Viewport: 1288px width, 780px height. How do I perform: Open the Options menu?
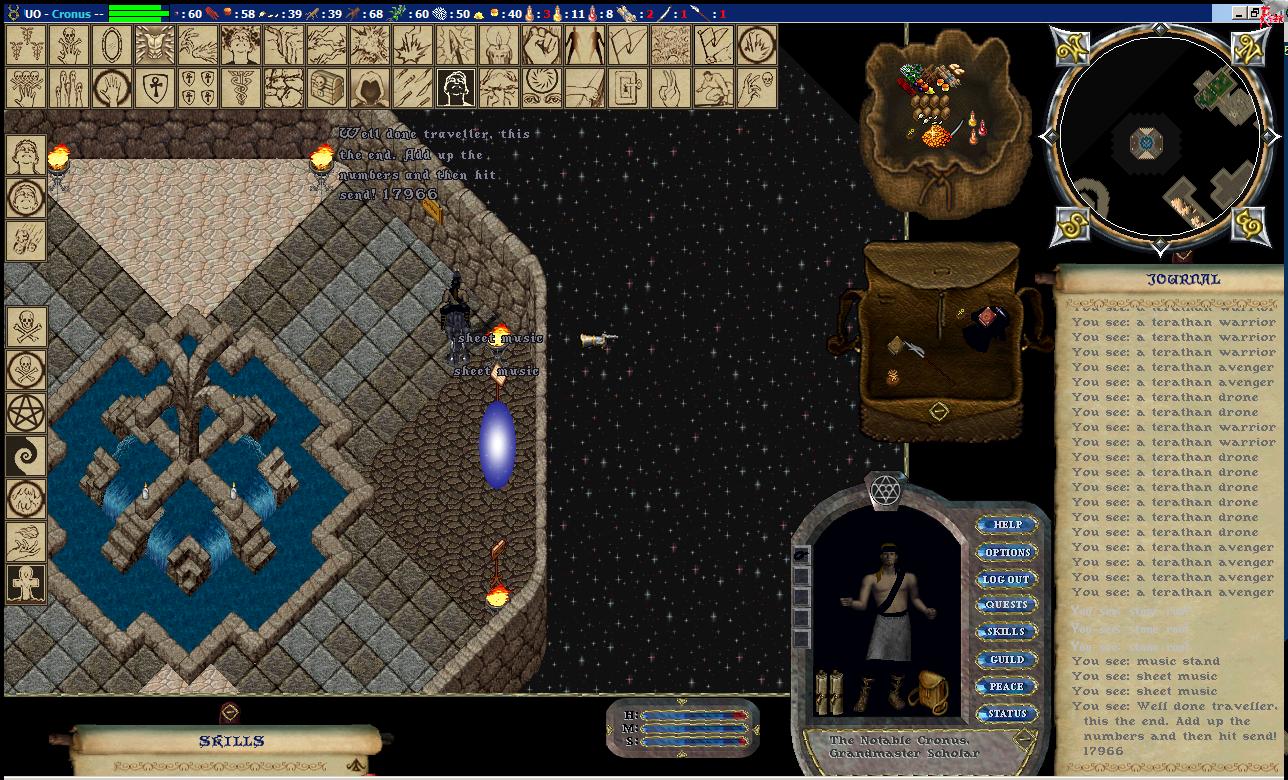tap(1006, 552)
